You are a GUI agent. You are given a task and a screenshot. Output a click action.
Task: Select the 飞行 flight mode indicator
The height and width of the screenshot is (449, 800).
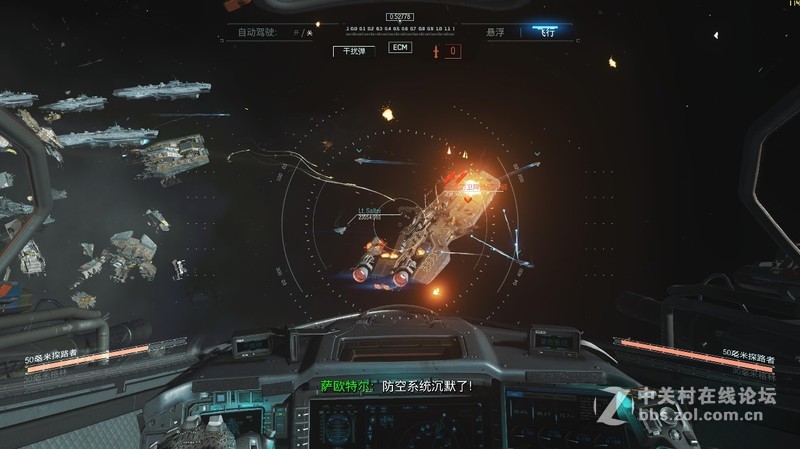pos(544,32)
